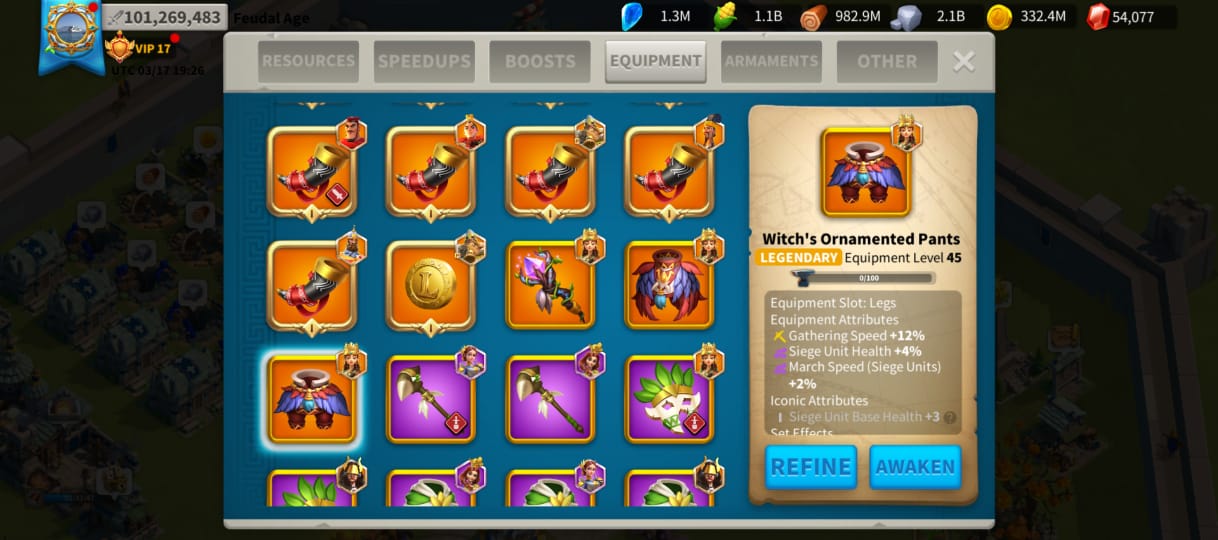Viewport: 1218px width, 540px height.
Task: Select the Equipment tab
Action: 655,61
